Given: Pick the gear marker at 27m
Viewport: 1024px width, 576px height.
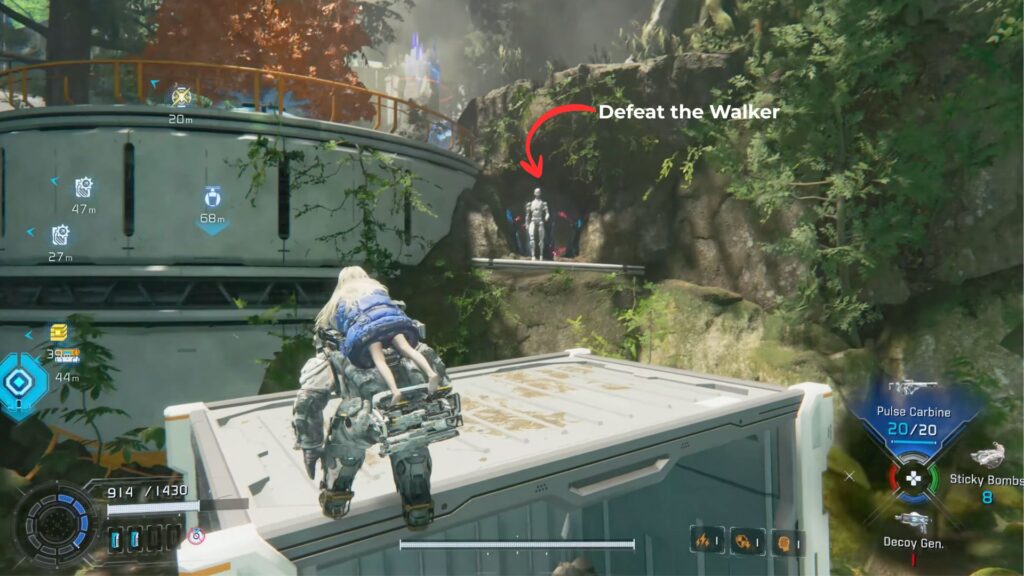Looking at the screenshot, I should 61,235.
